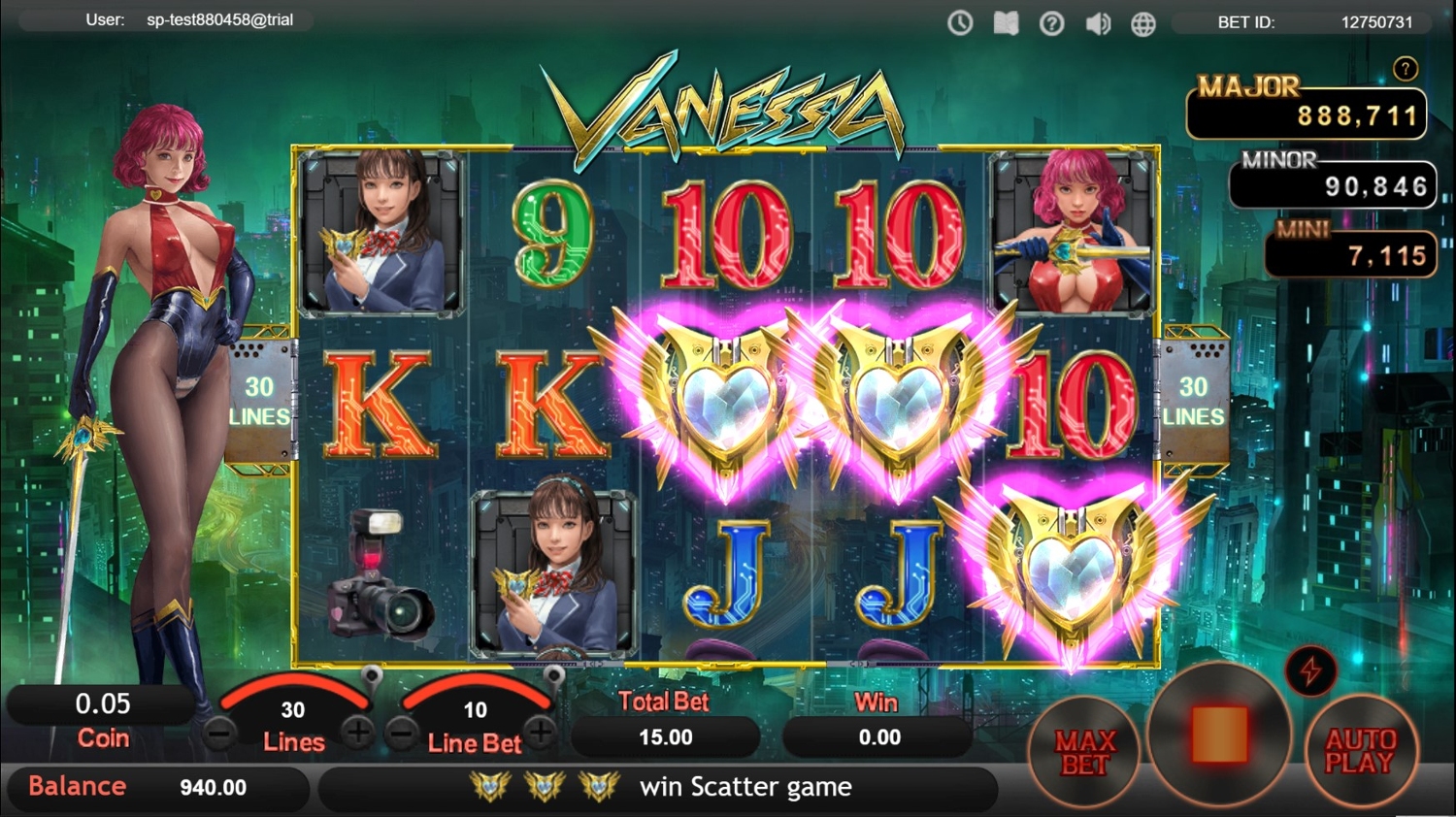
Task: Stop the spinning reels
Action: [x=1219, y=735]
